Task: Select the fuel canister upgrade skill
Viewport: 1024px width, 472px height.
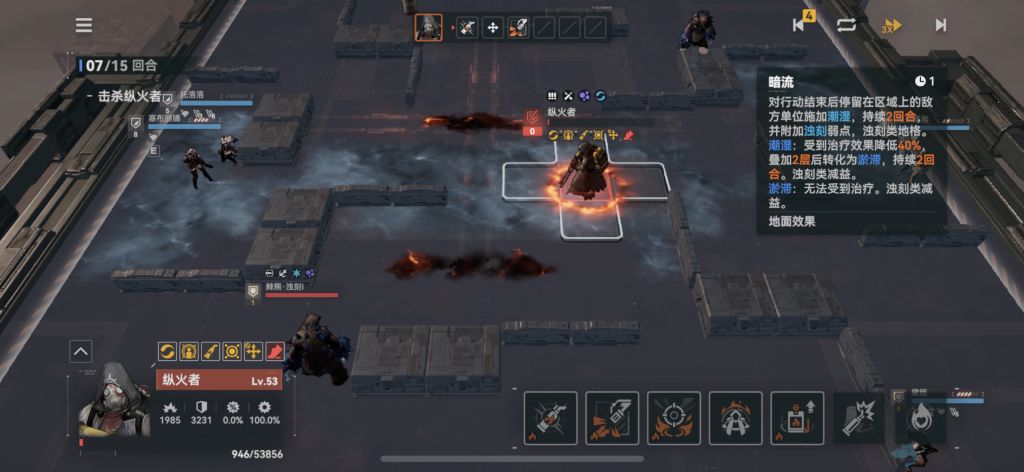Action: coord(797,417)
